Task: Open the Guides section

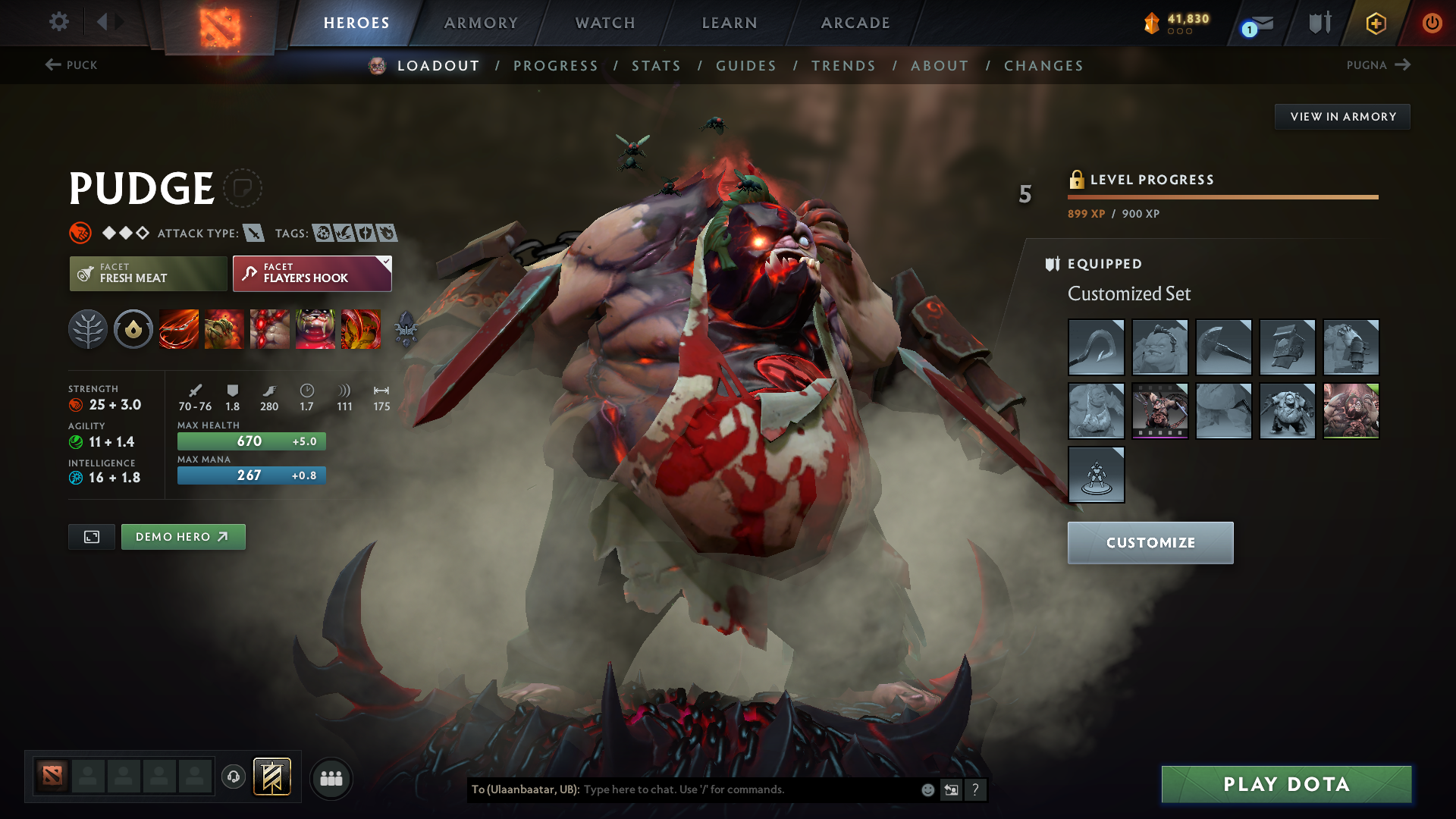Action: click(746, 66)
